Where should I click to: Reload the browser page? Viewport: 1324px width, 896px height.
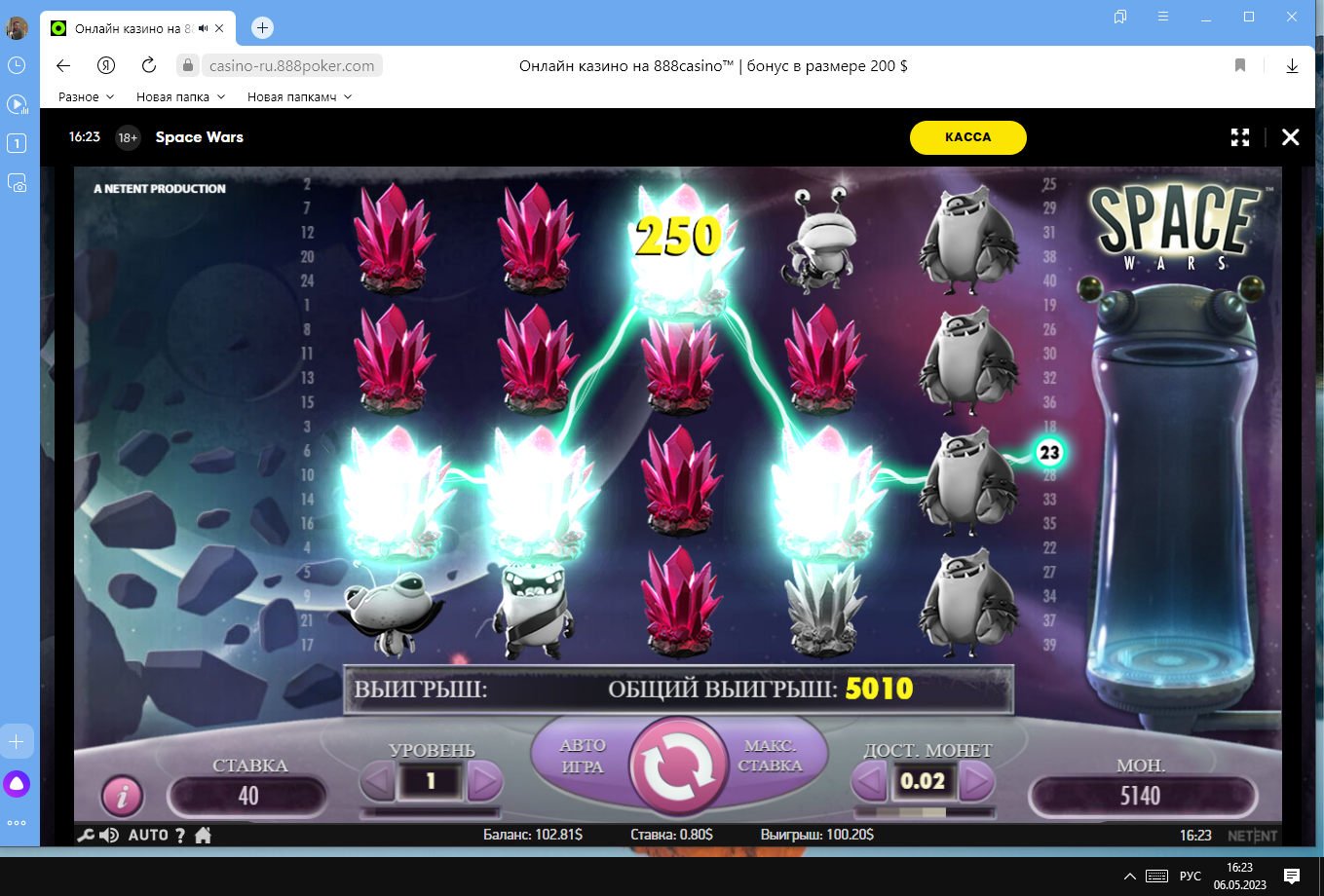click(149, 65)
